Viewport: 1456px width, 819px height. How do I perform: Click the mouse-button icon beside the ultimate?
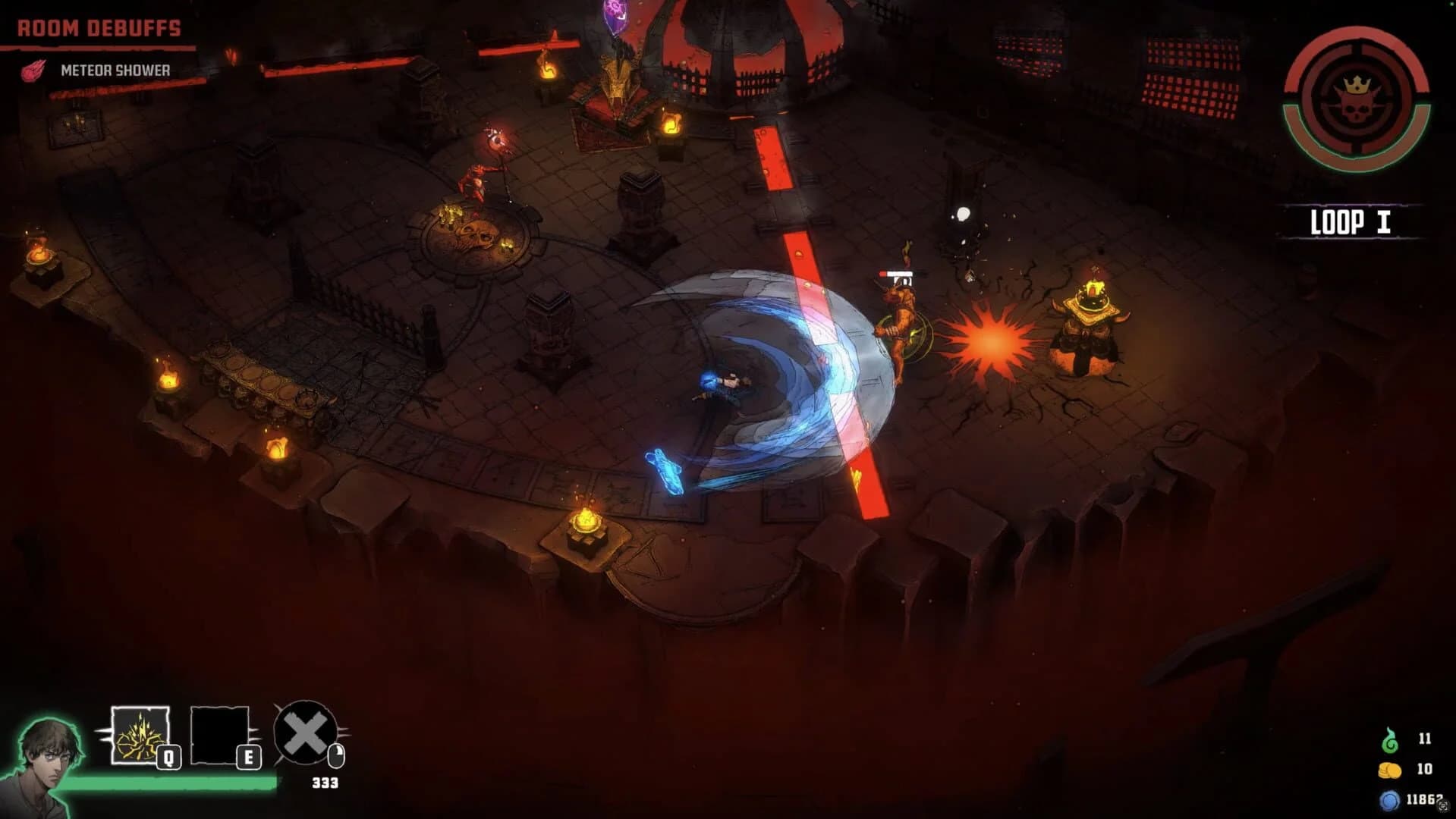(337, 755)
